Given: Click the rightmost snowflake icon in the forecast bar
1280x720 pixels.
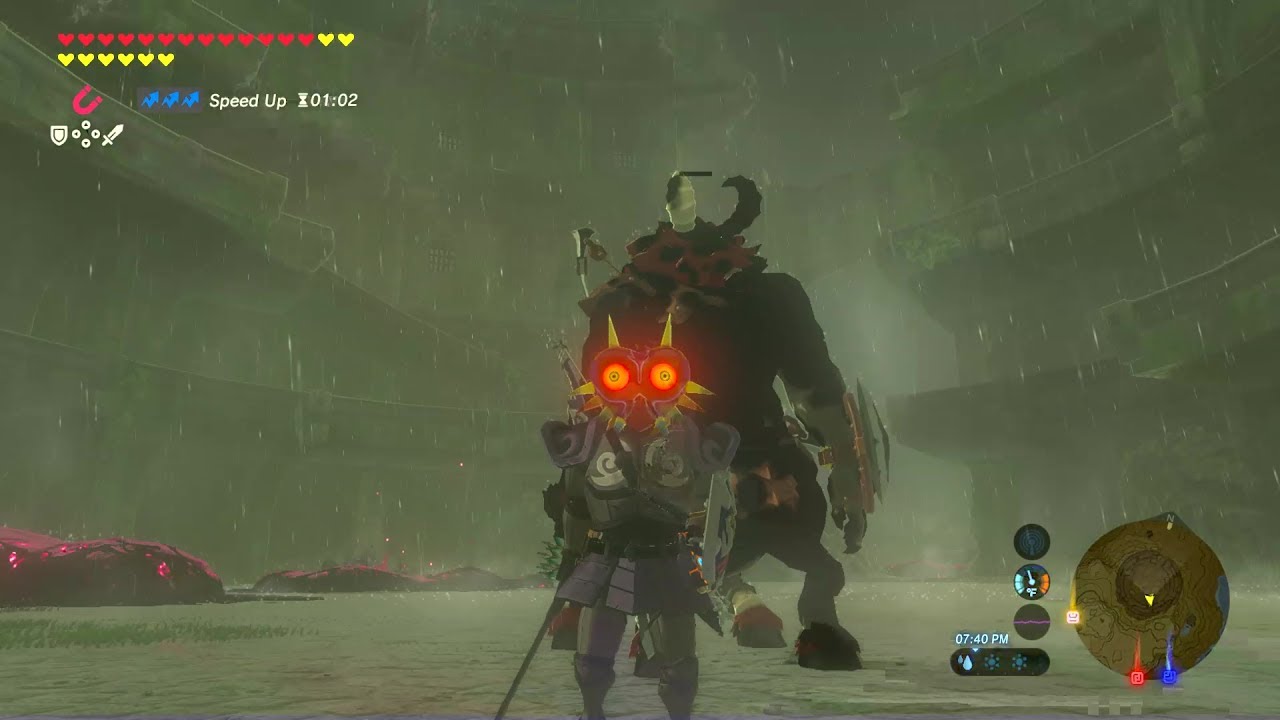Looking at the screenshot, I should (x=1019, y=662).
